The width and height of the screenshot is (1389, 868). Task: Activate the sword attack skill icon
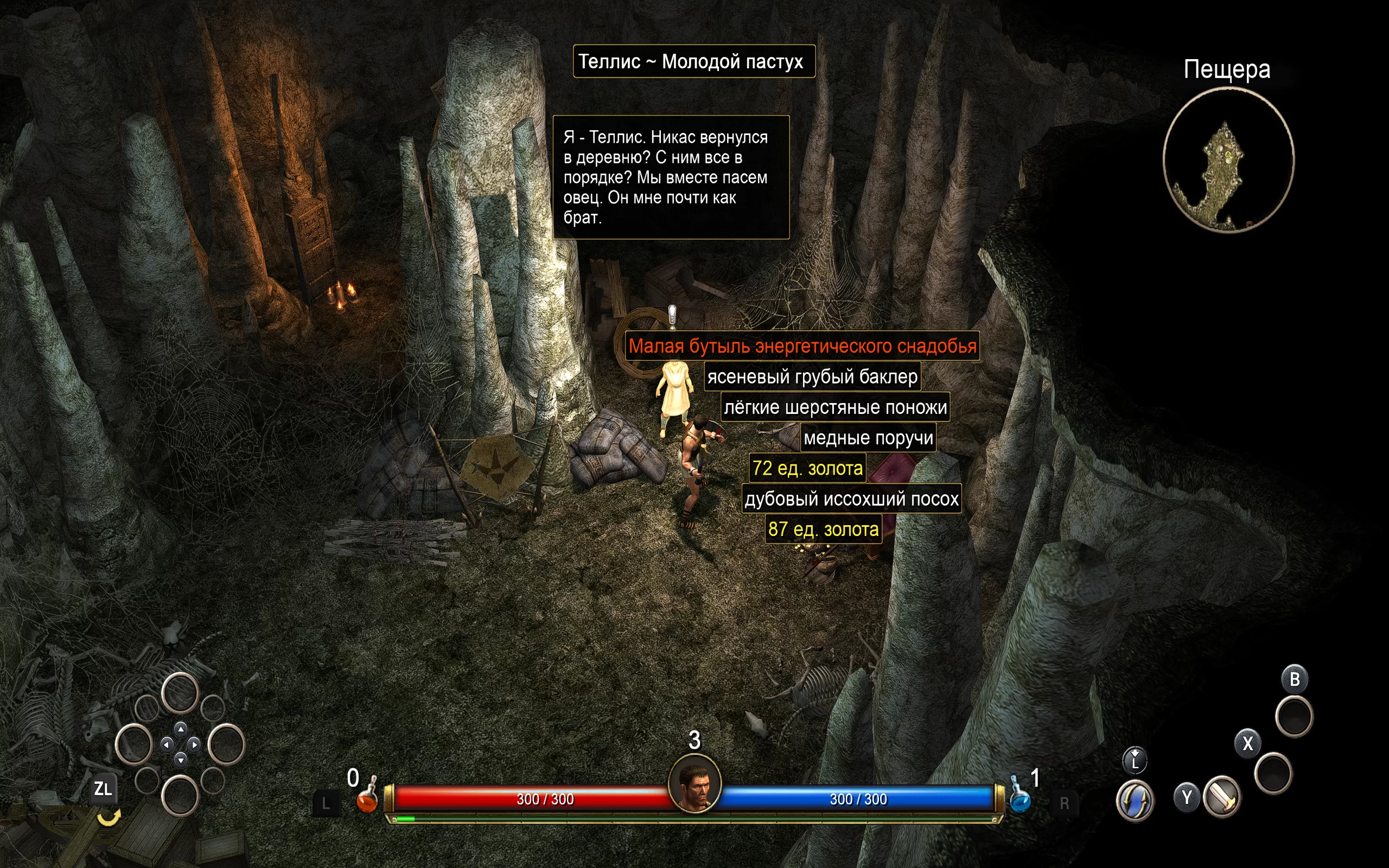point(1222,796)
